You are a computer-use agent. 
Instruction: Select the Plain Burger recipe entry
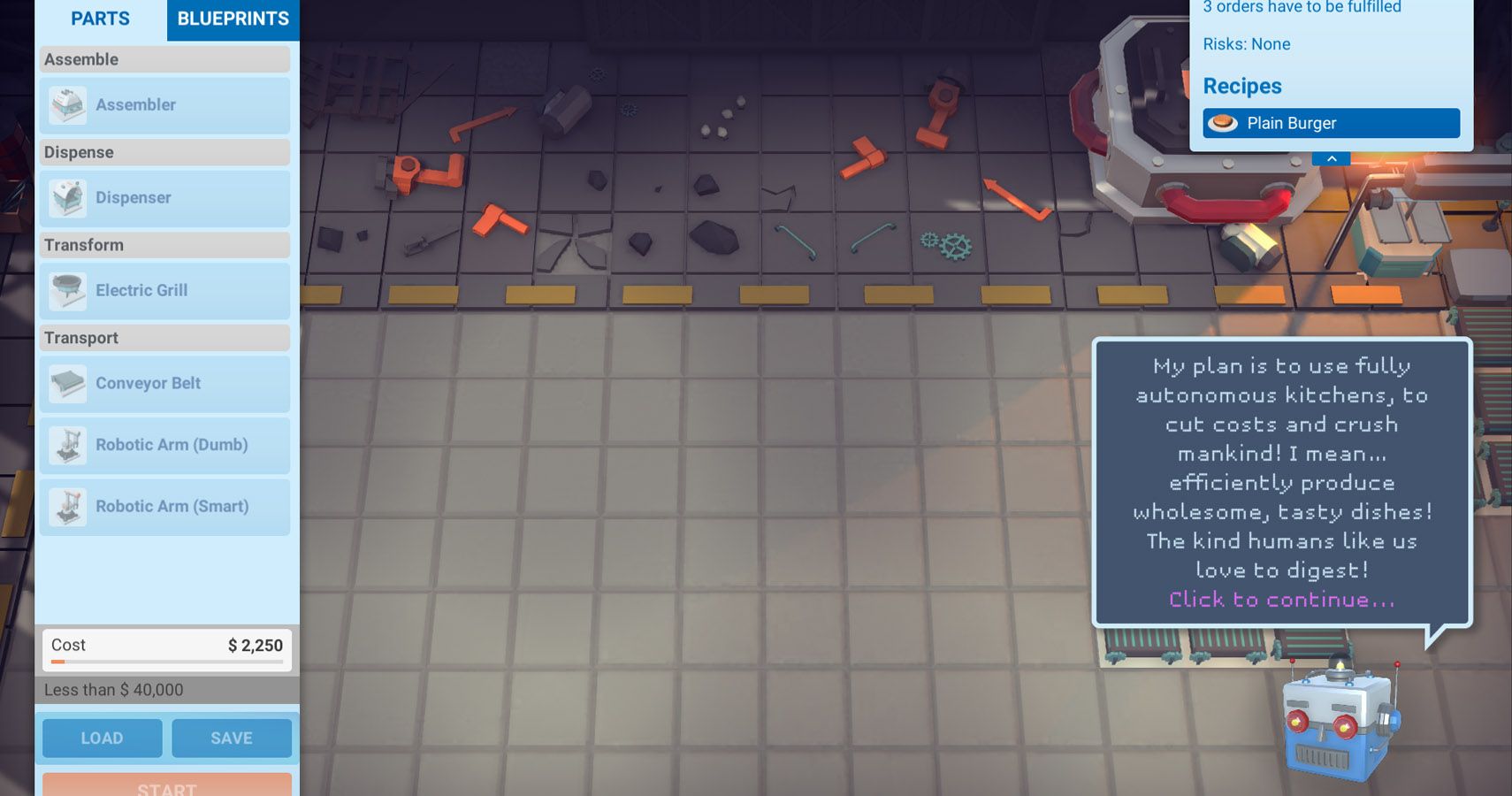coord(1330,123)
